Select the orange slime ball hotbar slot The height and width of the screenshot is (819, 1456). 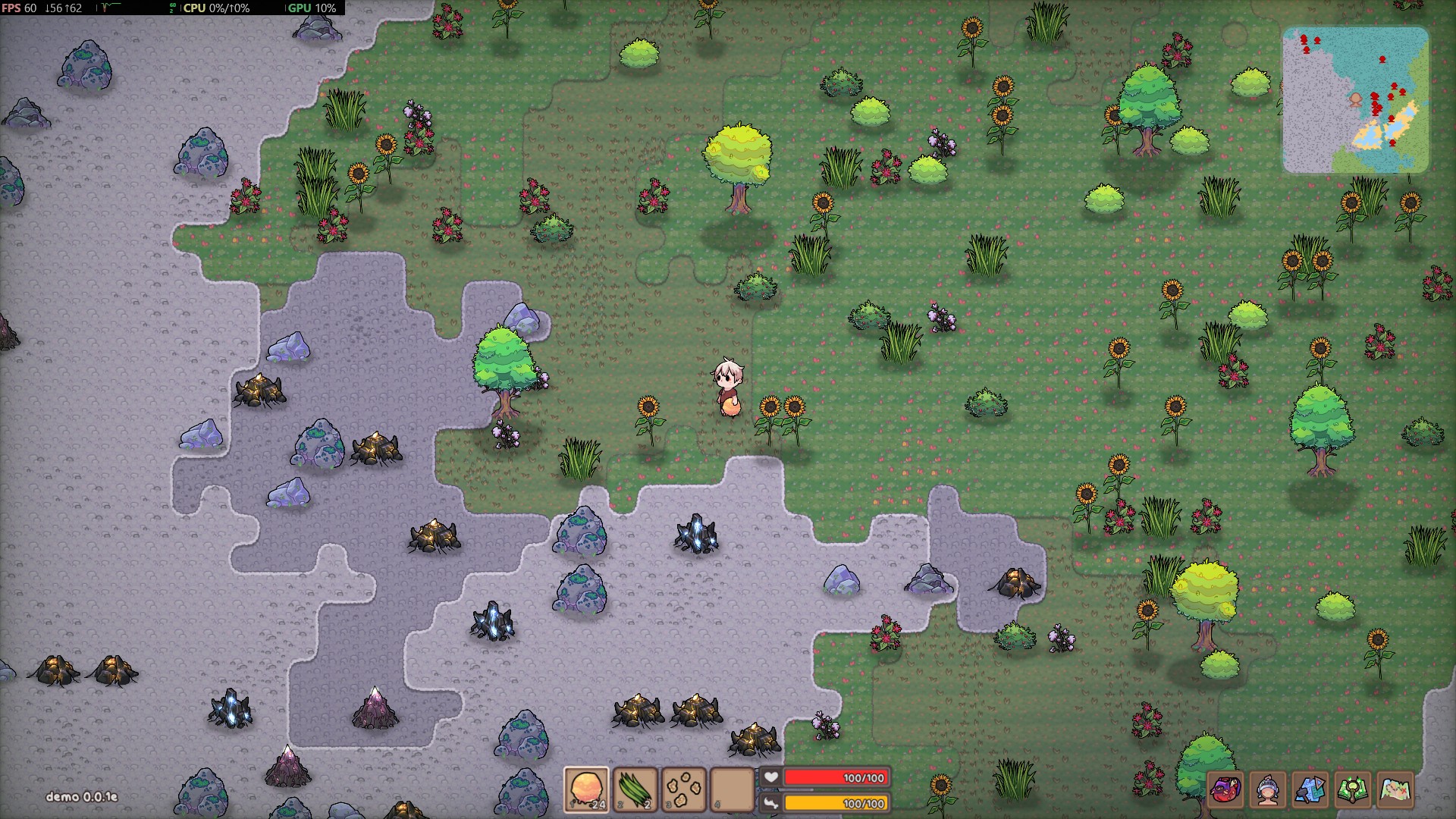tap(586, 789)
